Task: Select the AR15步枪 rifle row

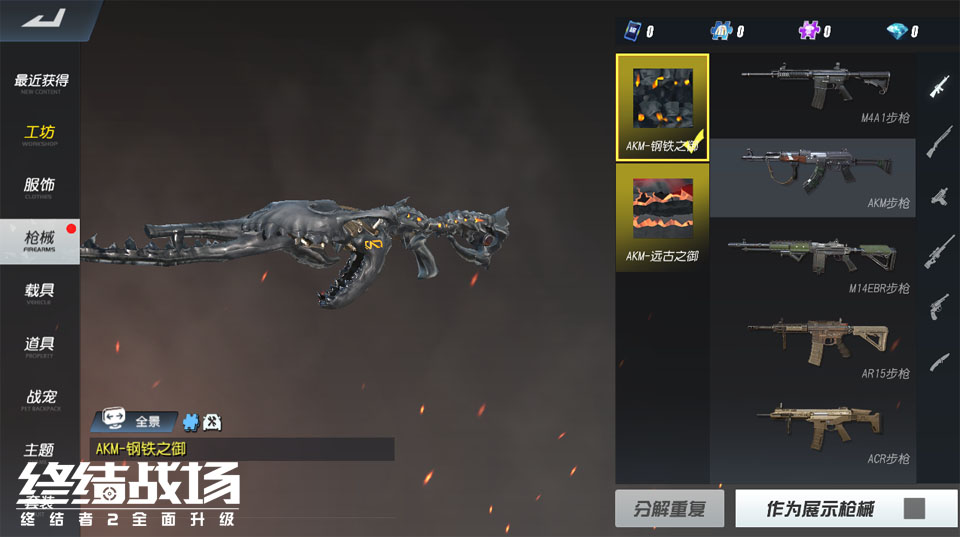Action: (x=812, y=348)
